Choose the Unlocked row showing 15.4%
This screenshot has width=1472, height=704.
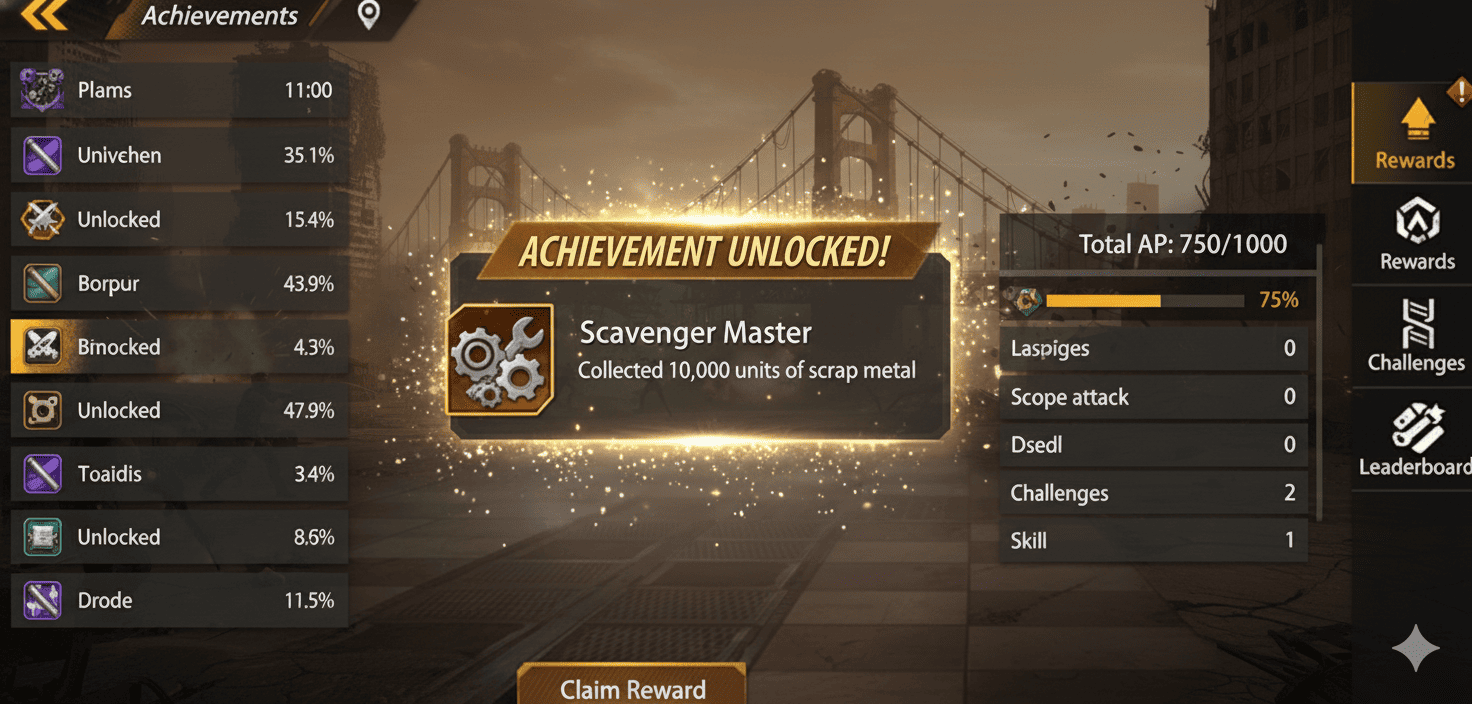pos(180,220)
